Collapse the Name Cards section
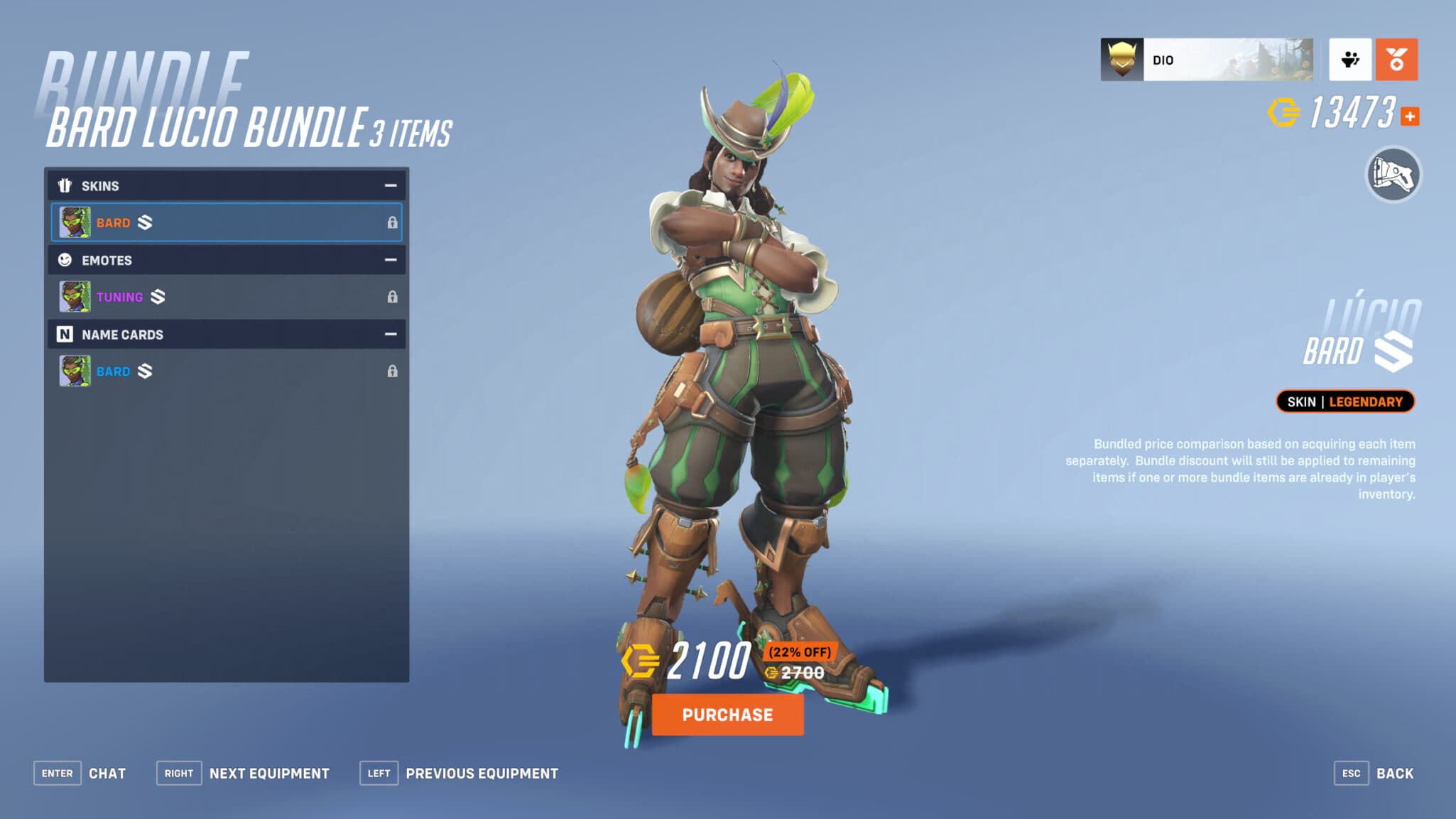Viewport: 1456px width, 819px height. [390, 334]
